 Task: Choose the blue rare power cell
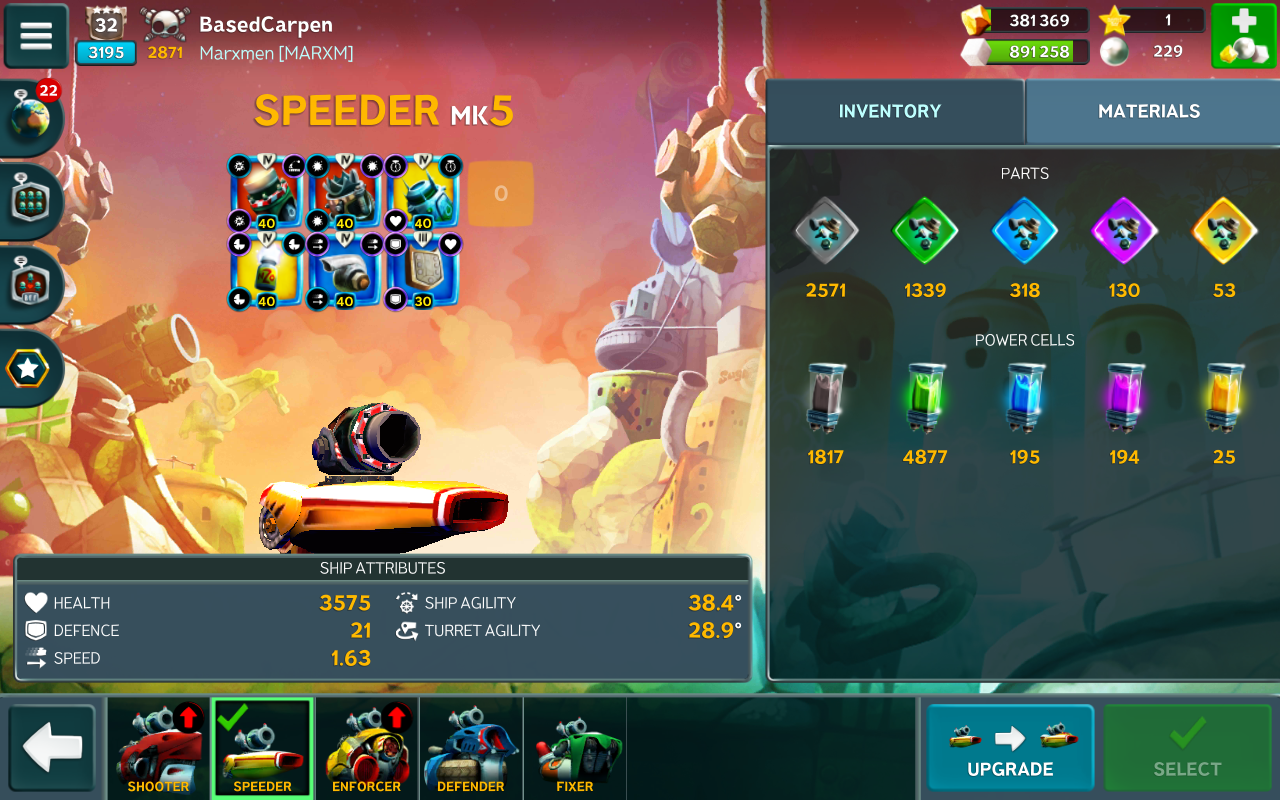tap(1025, 398)
